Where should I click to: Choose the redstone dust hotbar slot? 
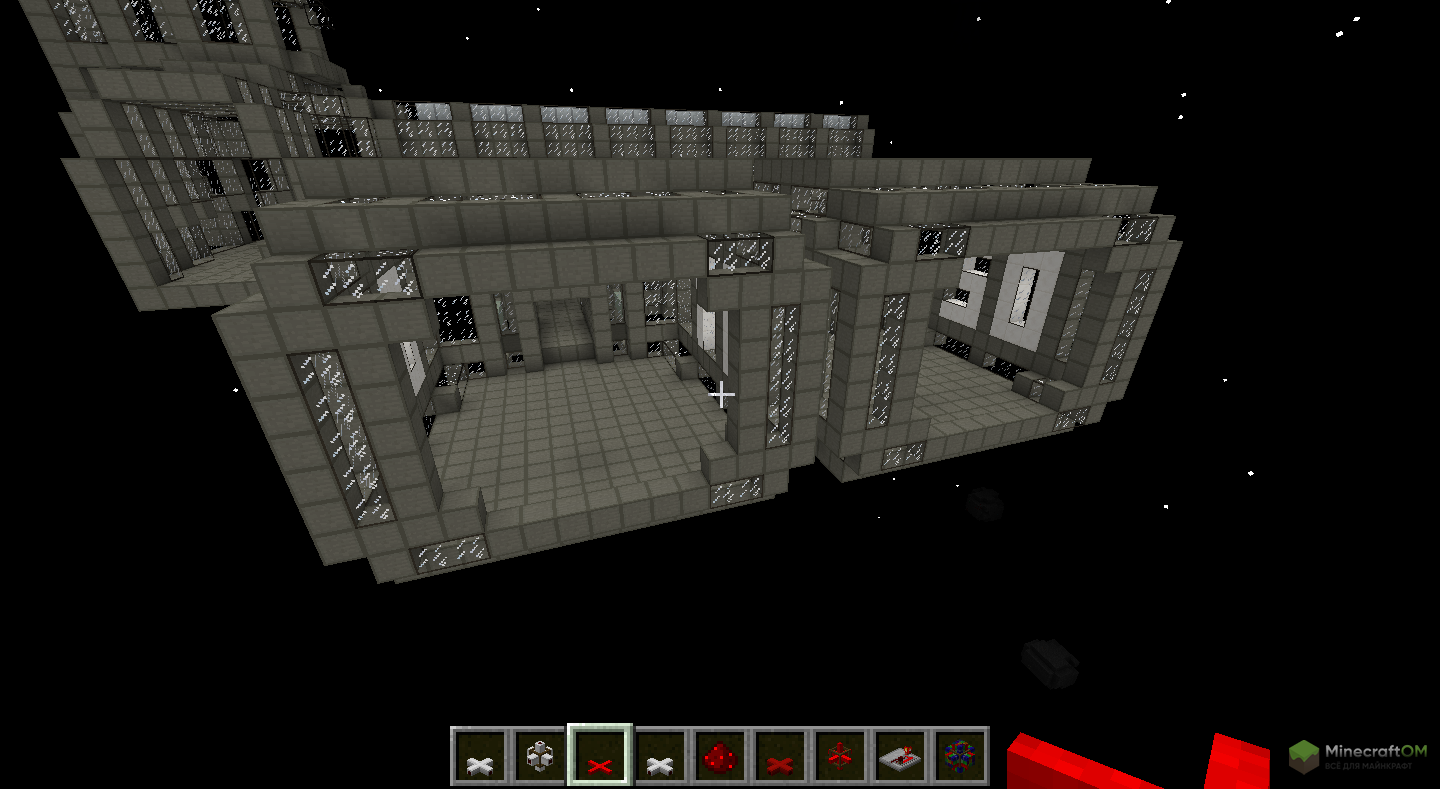[720, 756]
